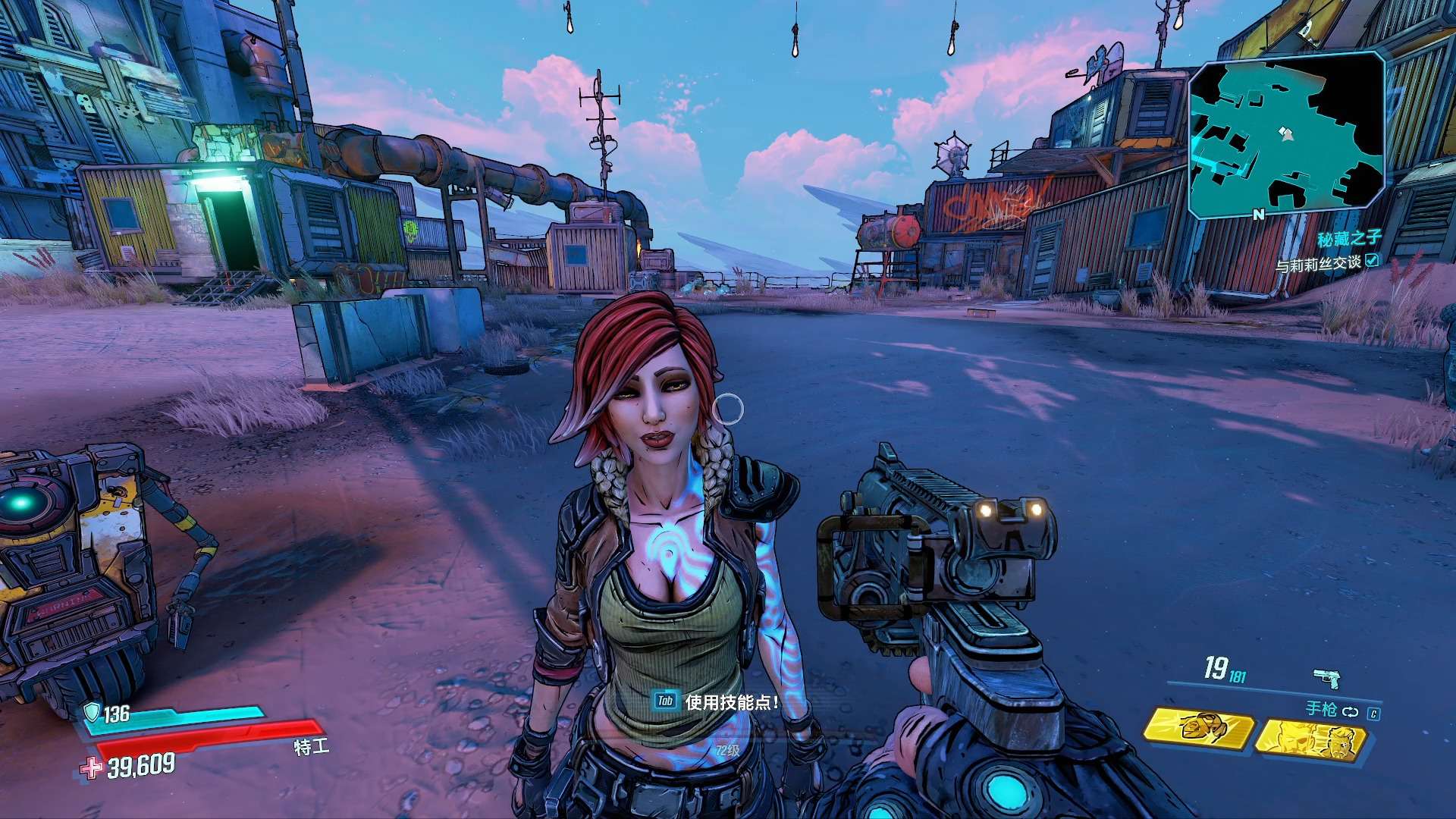The height and width of the screenshot is (819, 1456).
Task: Click the red health cross icon
Action: click(92, 768)
